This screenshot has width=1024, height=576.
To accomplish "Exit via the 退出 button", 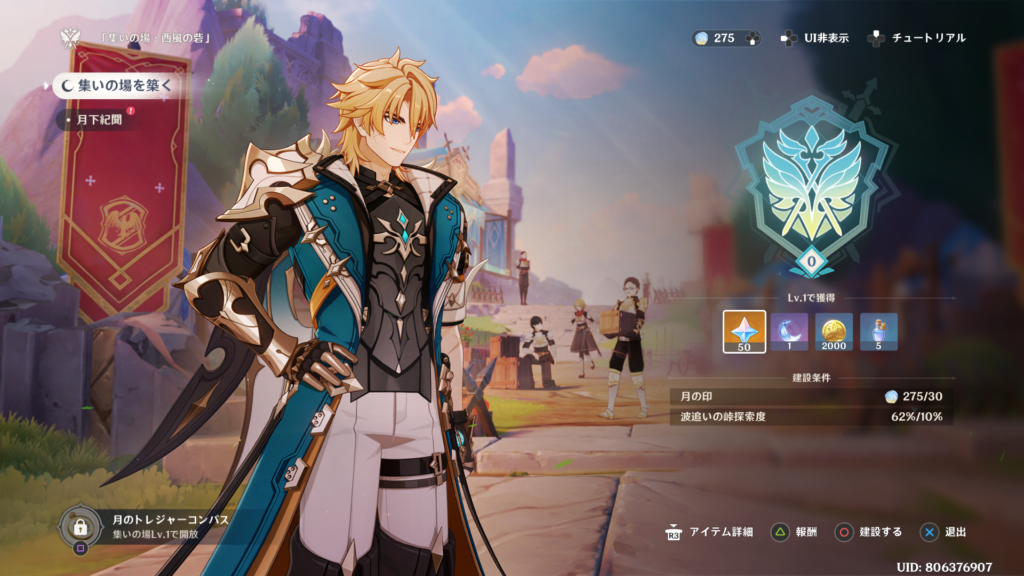I will coord(945,532).
